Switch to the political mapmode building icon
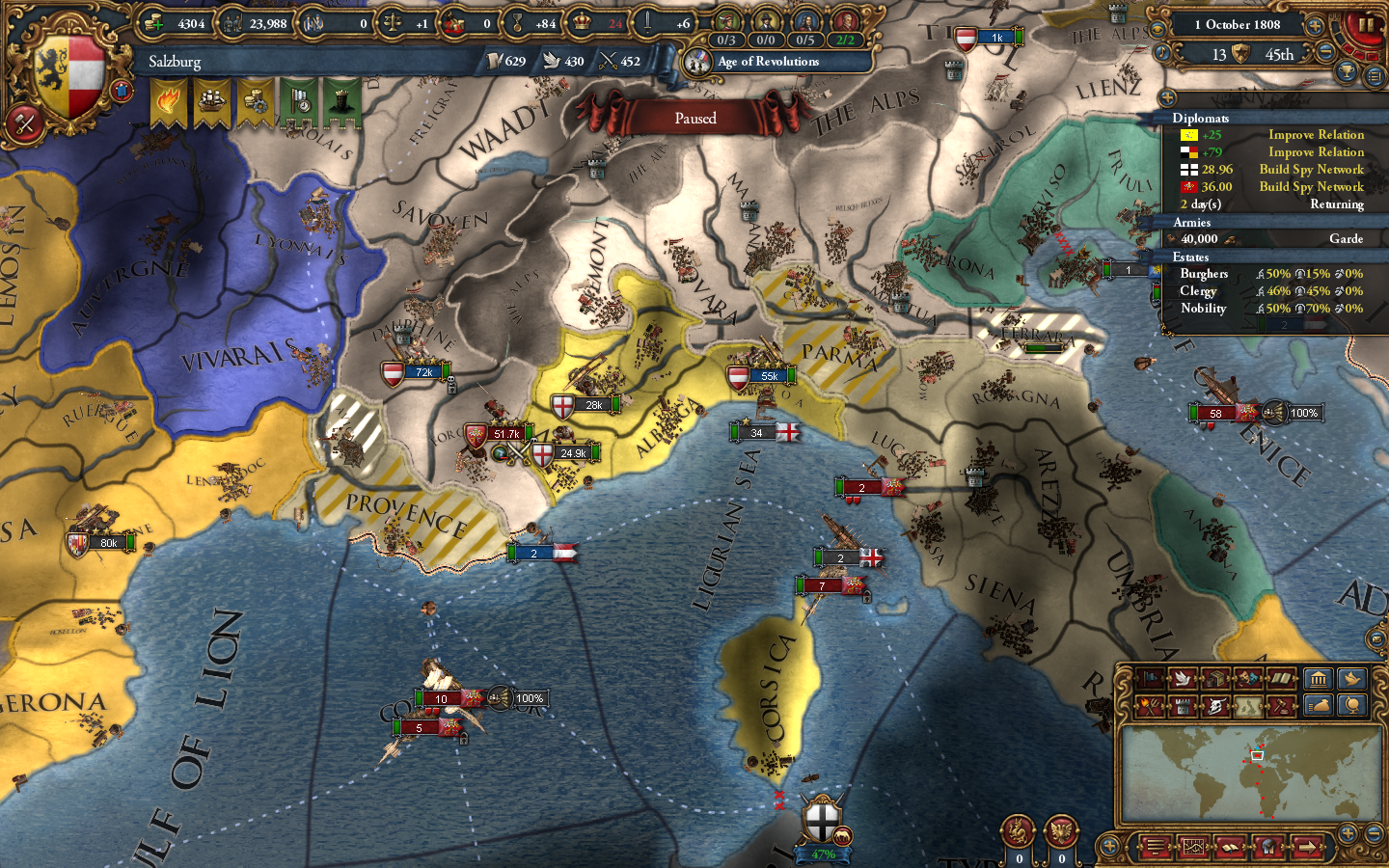Viewport: 1389px width, 868px height. click(1319, 679)
